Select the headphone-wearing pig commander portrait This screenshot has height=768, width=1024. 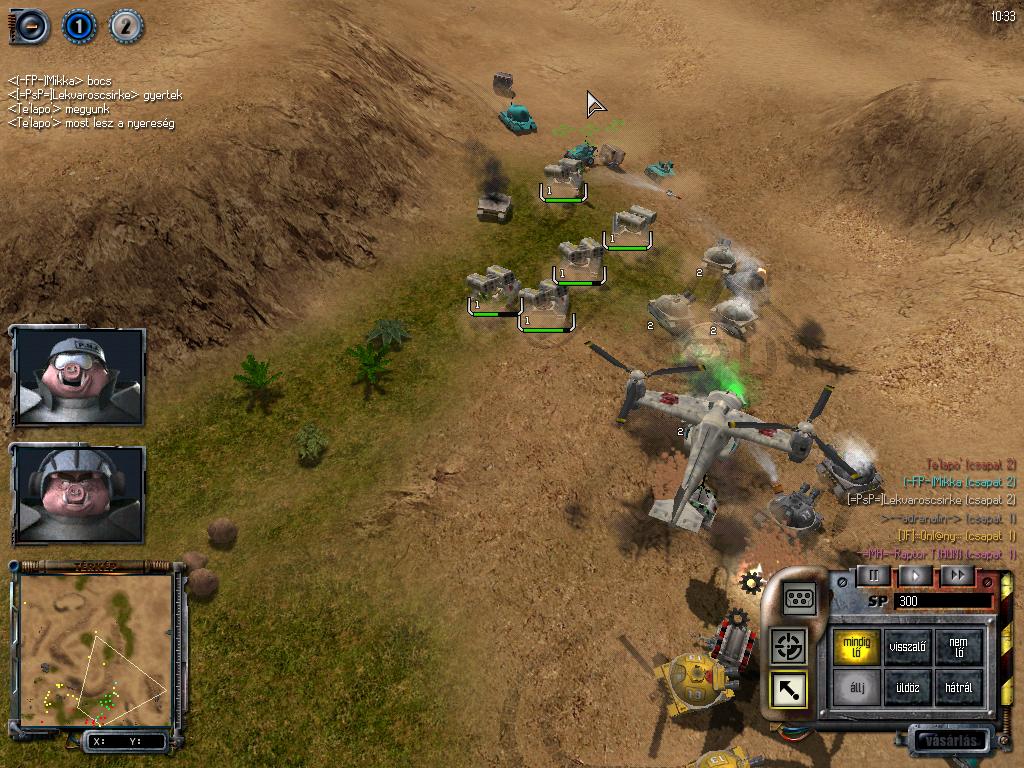(x=79, y=493)
